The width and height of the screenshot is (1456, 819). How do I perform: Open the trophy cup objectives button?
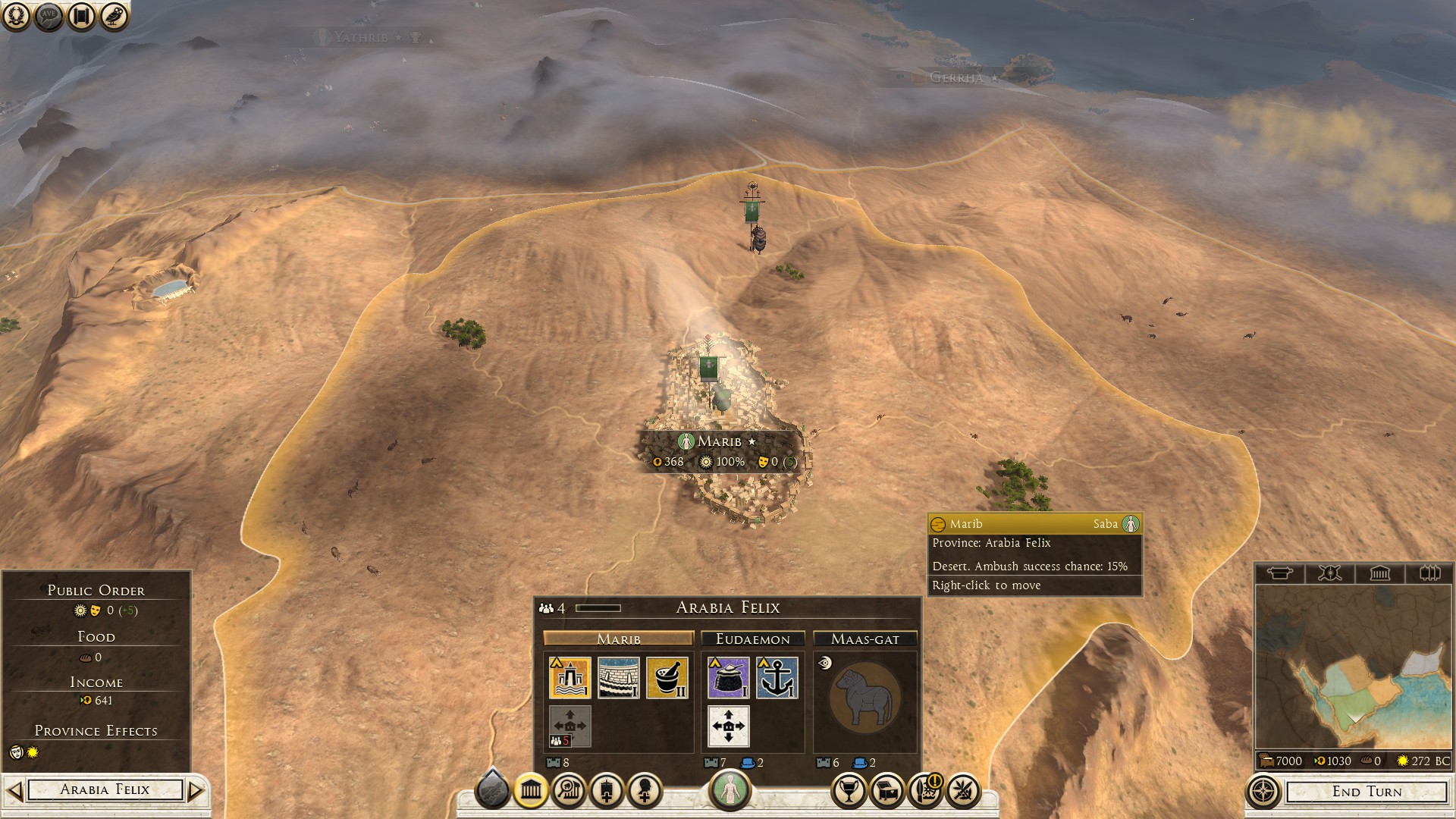(849, 792)
